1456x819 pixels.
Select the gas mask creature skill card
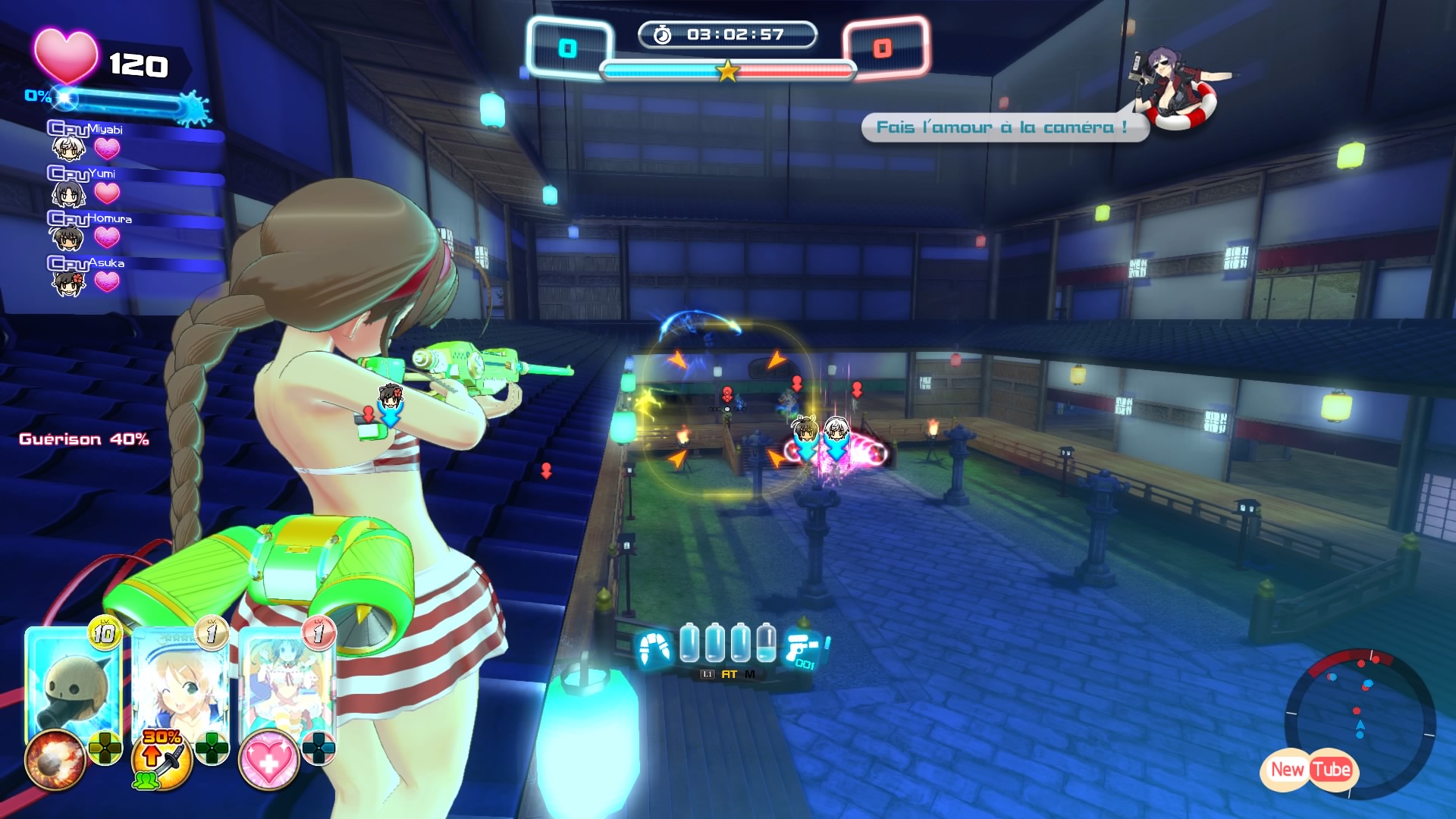(73, 686)
